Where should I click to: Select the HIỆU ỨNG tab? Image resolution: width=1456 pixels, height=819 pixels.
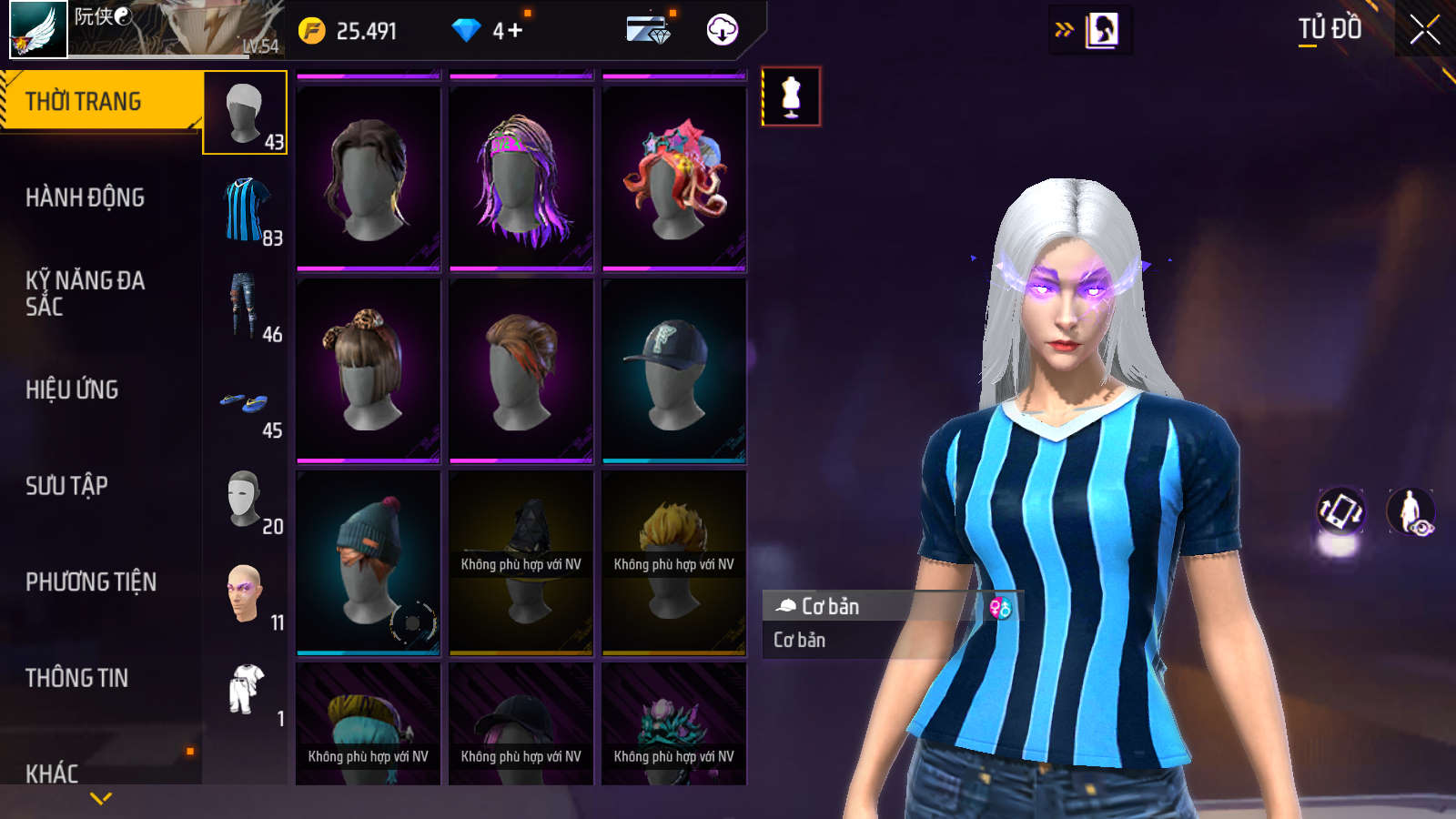(72, 389)
